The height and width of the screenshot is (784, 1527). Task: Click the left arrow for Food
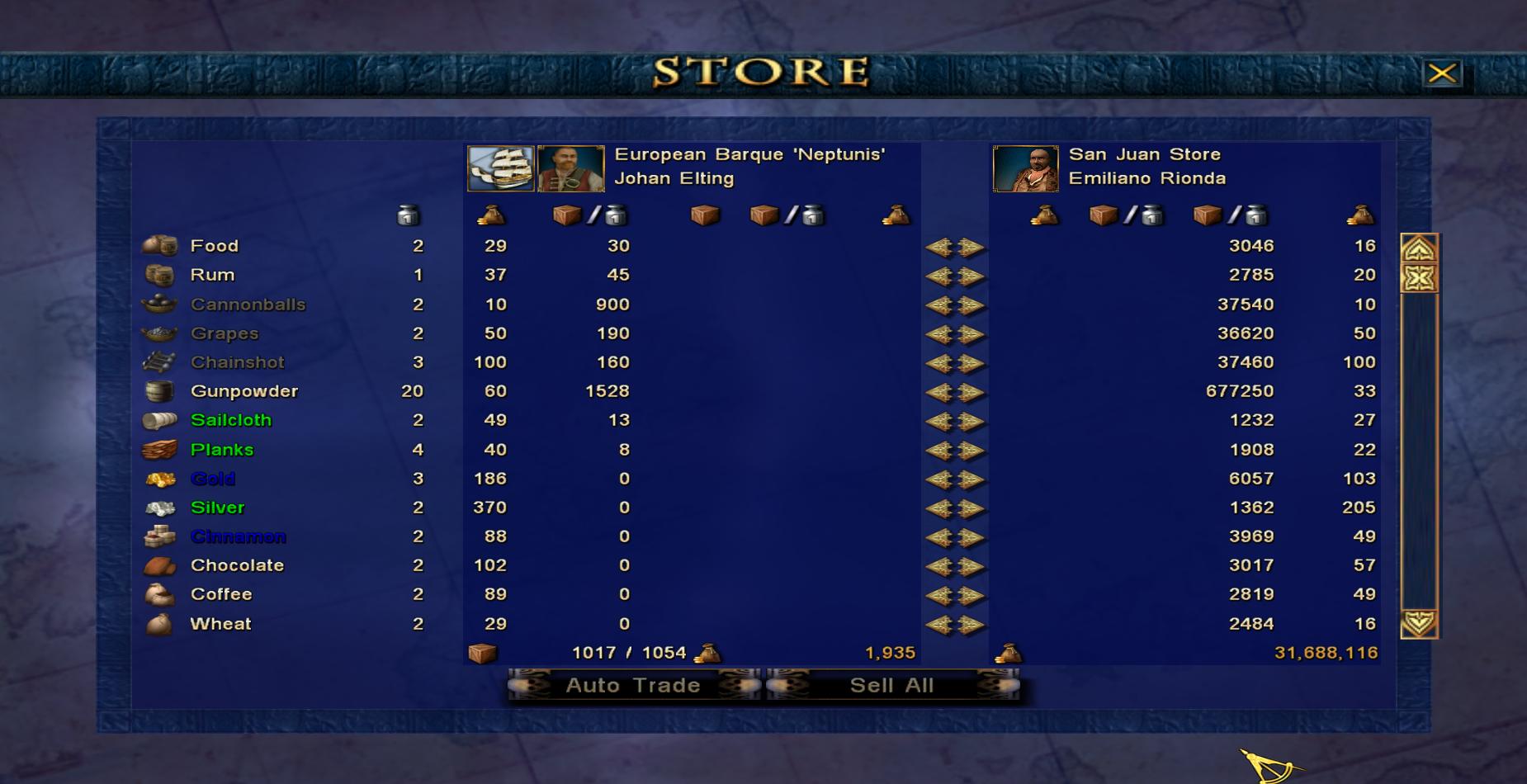pyautogui.click(x=939, y=247)
